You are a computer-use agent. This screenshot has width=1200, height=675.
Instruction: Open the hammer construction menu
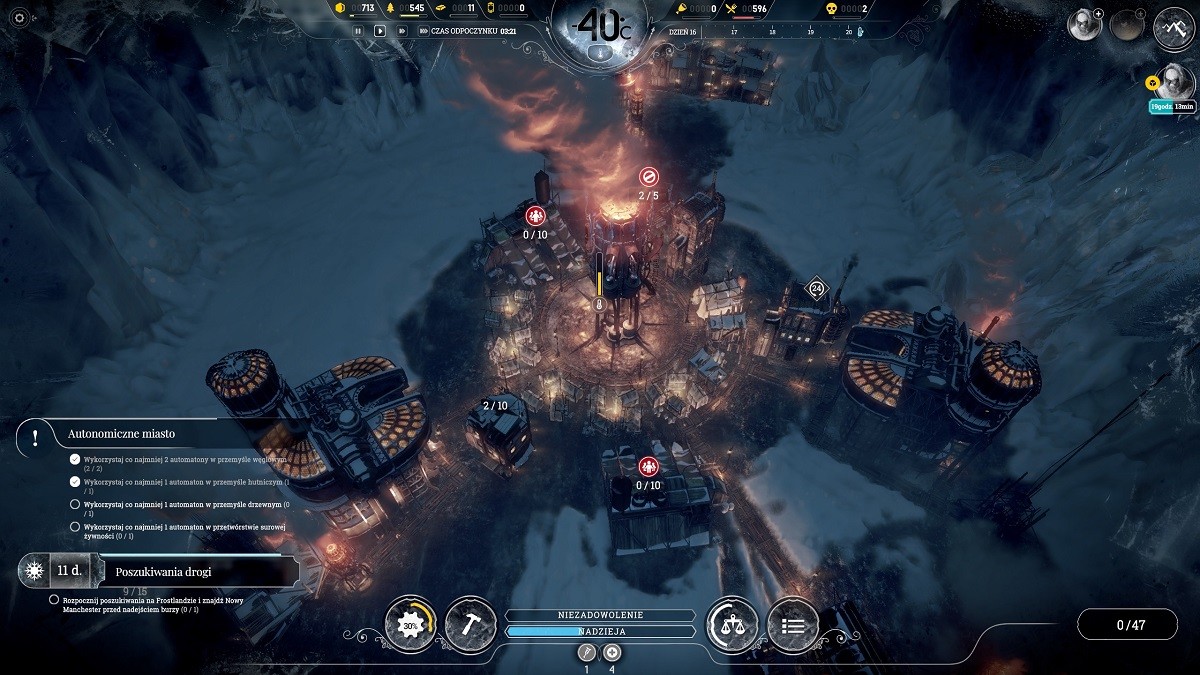click(x=470, y=624)
